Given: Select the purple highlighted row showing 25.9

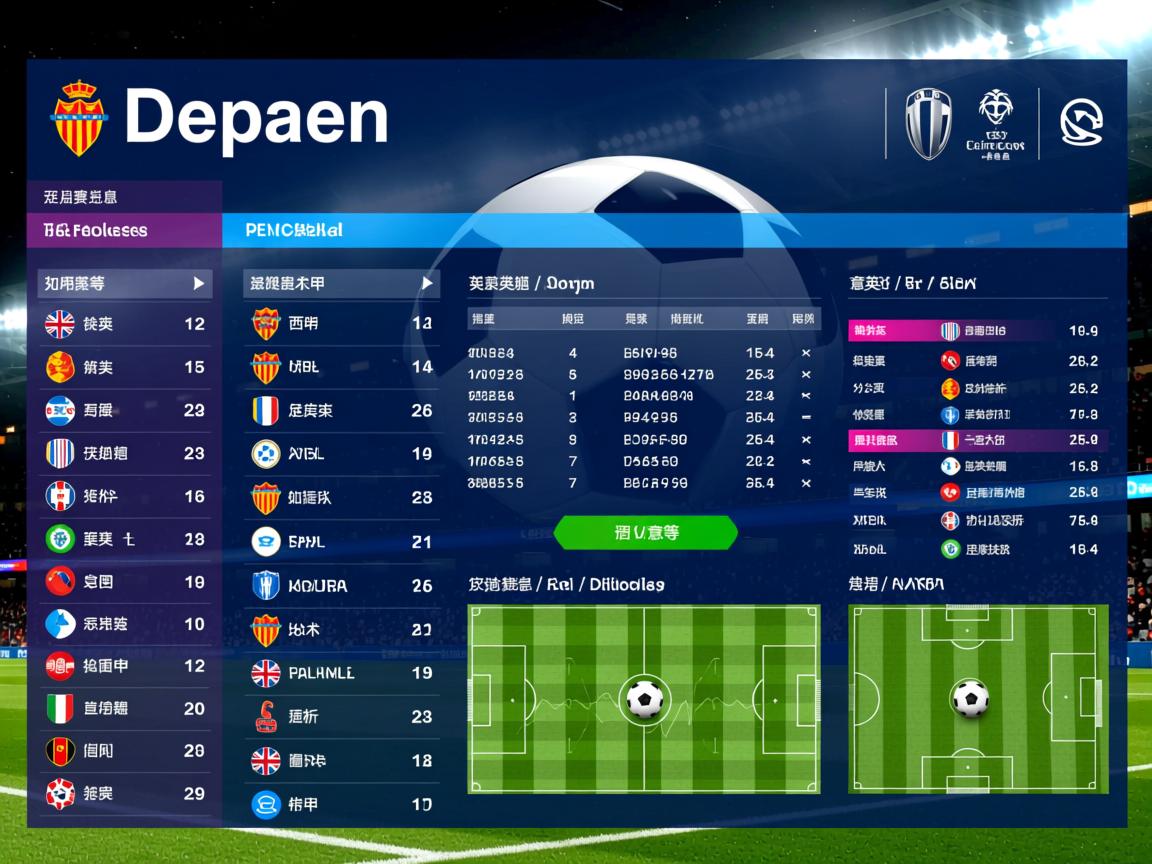Looking at the screenshot, I should (976, 440).
